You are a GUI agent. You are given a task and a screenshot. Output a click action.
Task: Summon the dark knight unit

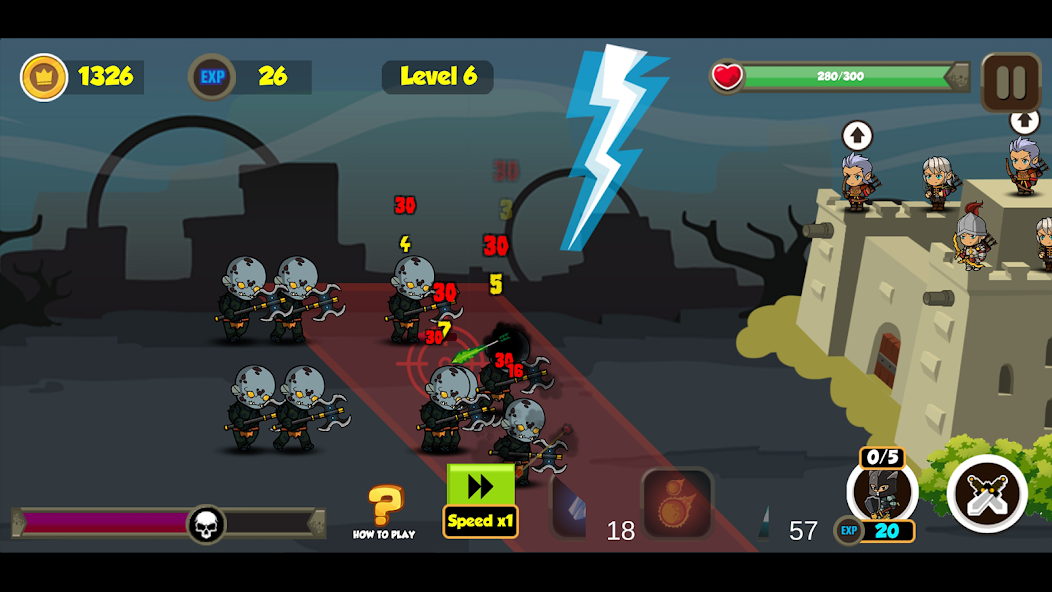pyautogui.click(x=882, y=492)
